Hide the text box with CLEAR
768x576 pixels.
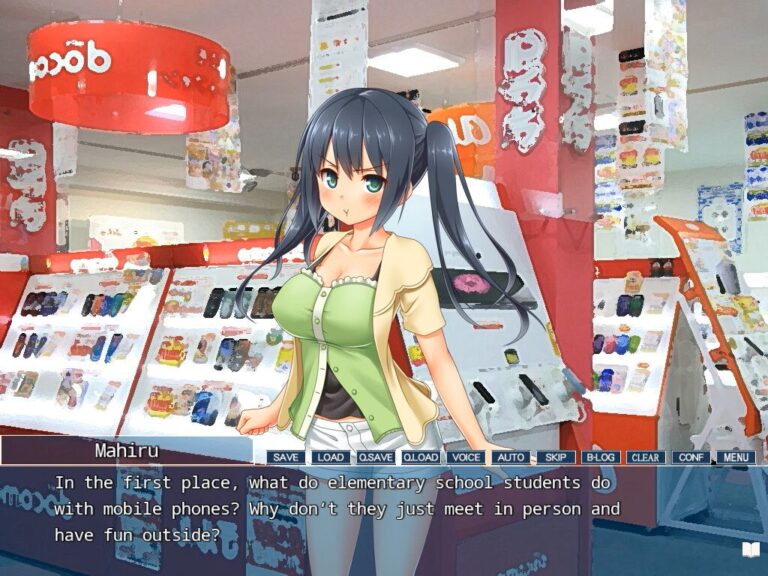(645, 457)
